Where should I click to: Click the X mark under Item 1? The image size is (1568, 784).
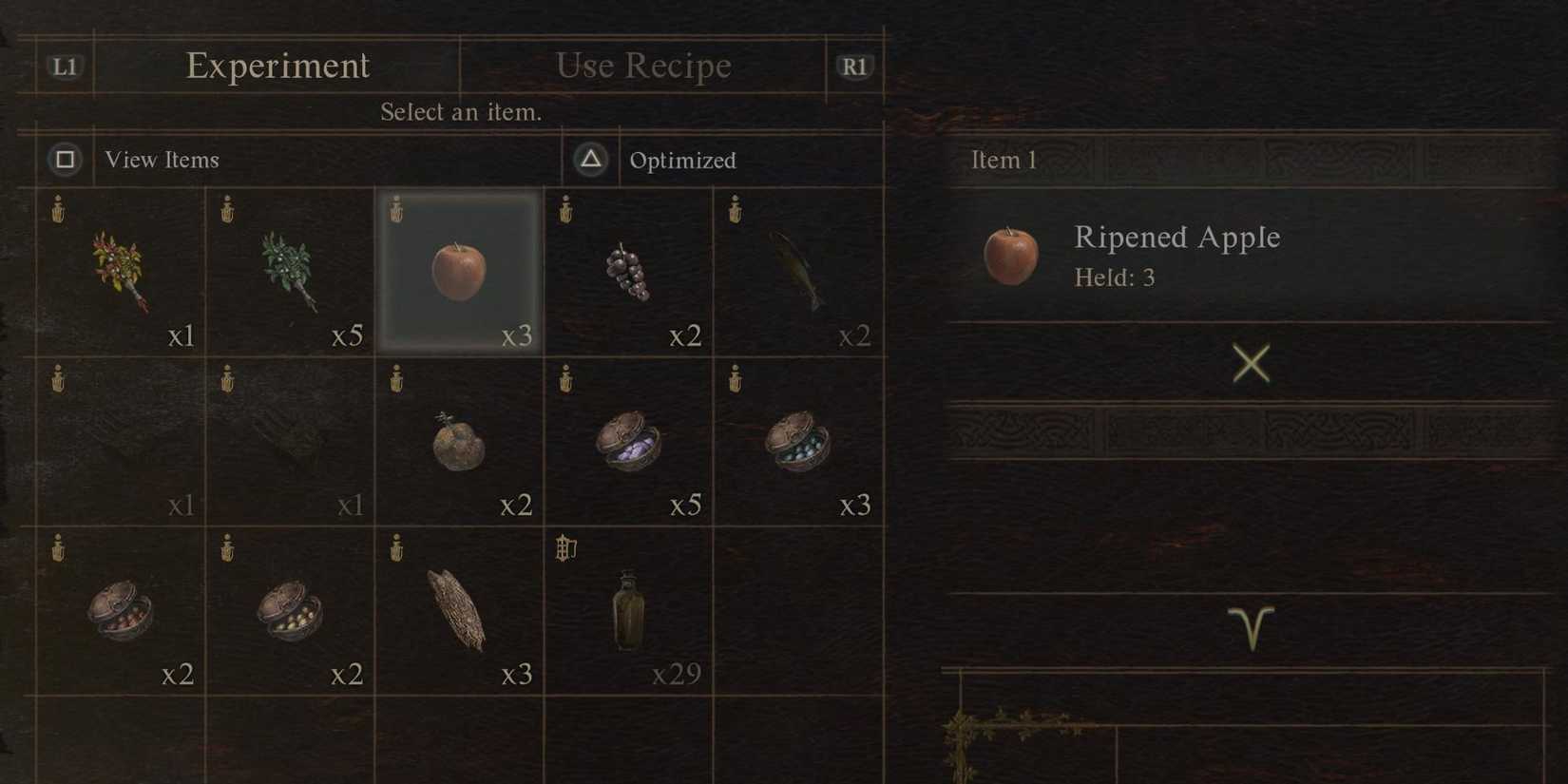(1251, 364)
